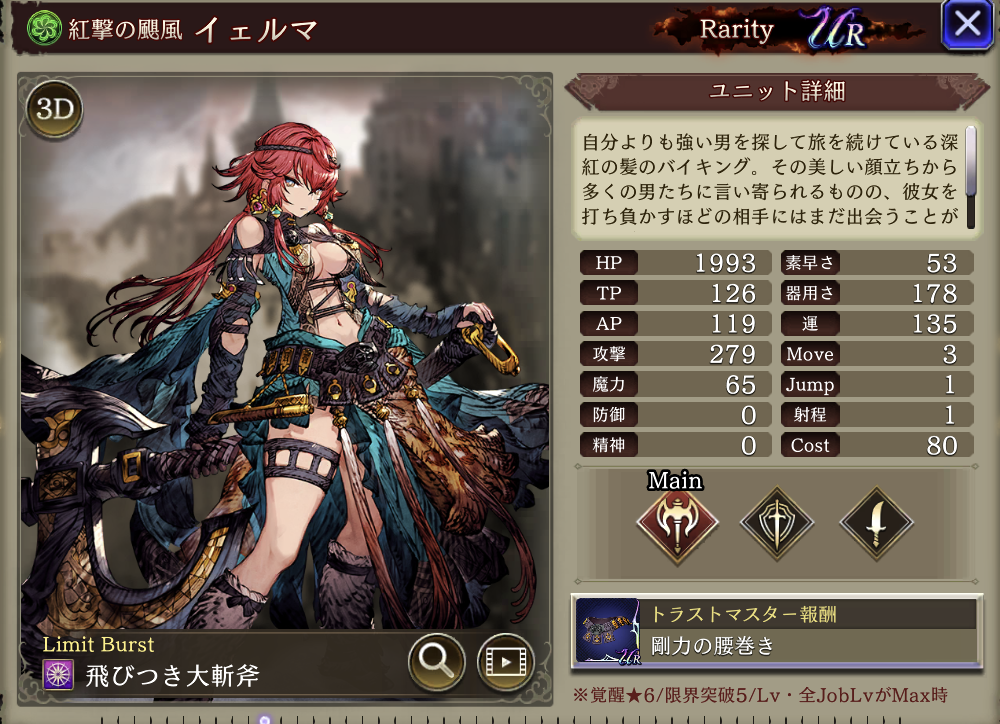This screenshot has width=1000, height=724.
Task: Play the Limit Burst video preview
Action: pyautogui.click(x=505, y=660)
